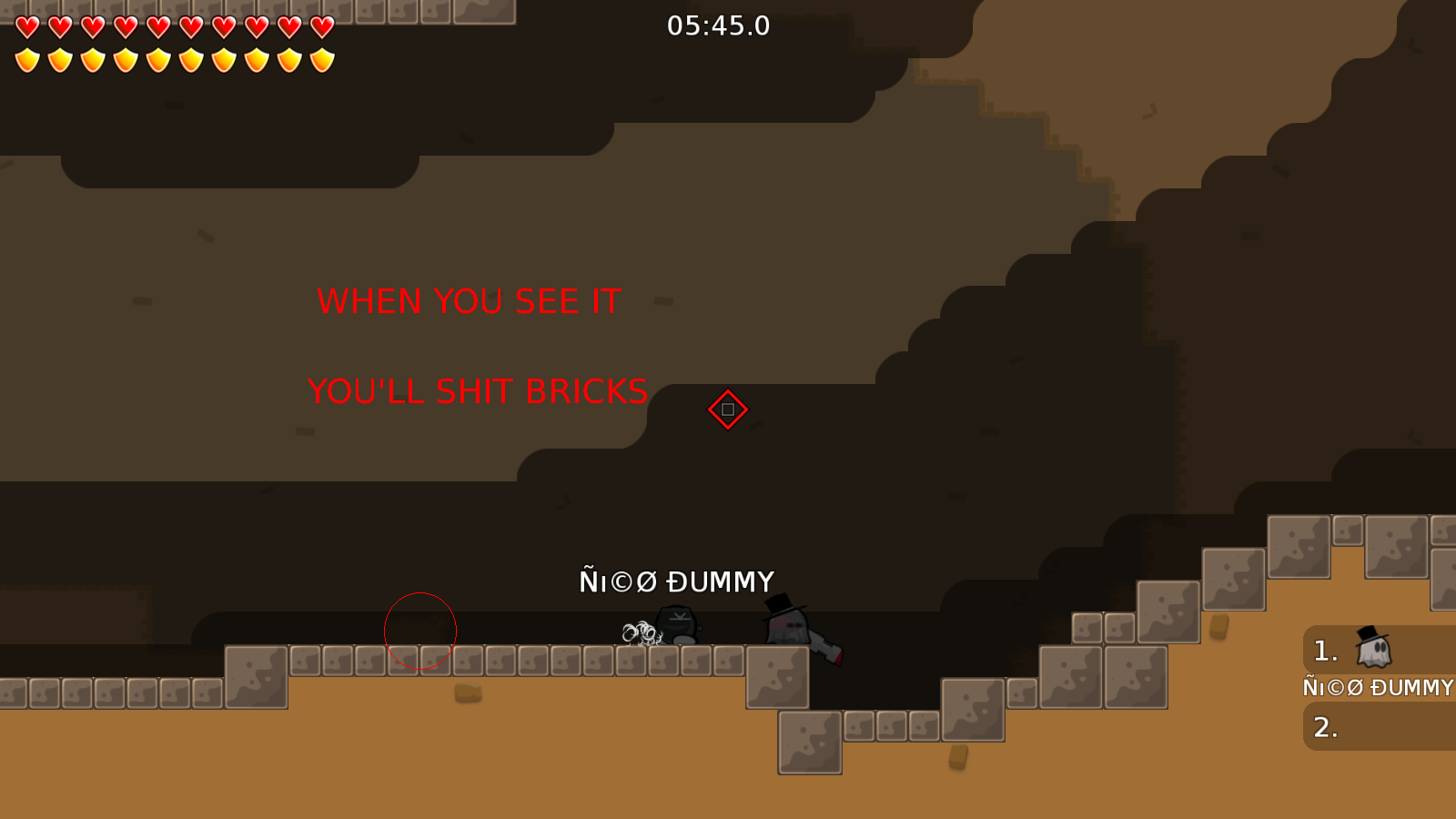Click the YOU'LL SHIT BRICKS text
This screenshot has height=819, width=1456.
[x=478, y=390]
